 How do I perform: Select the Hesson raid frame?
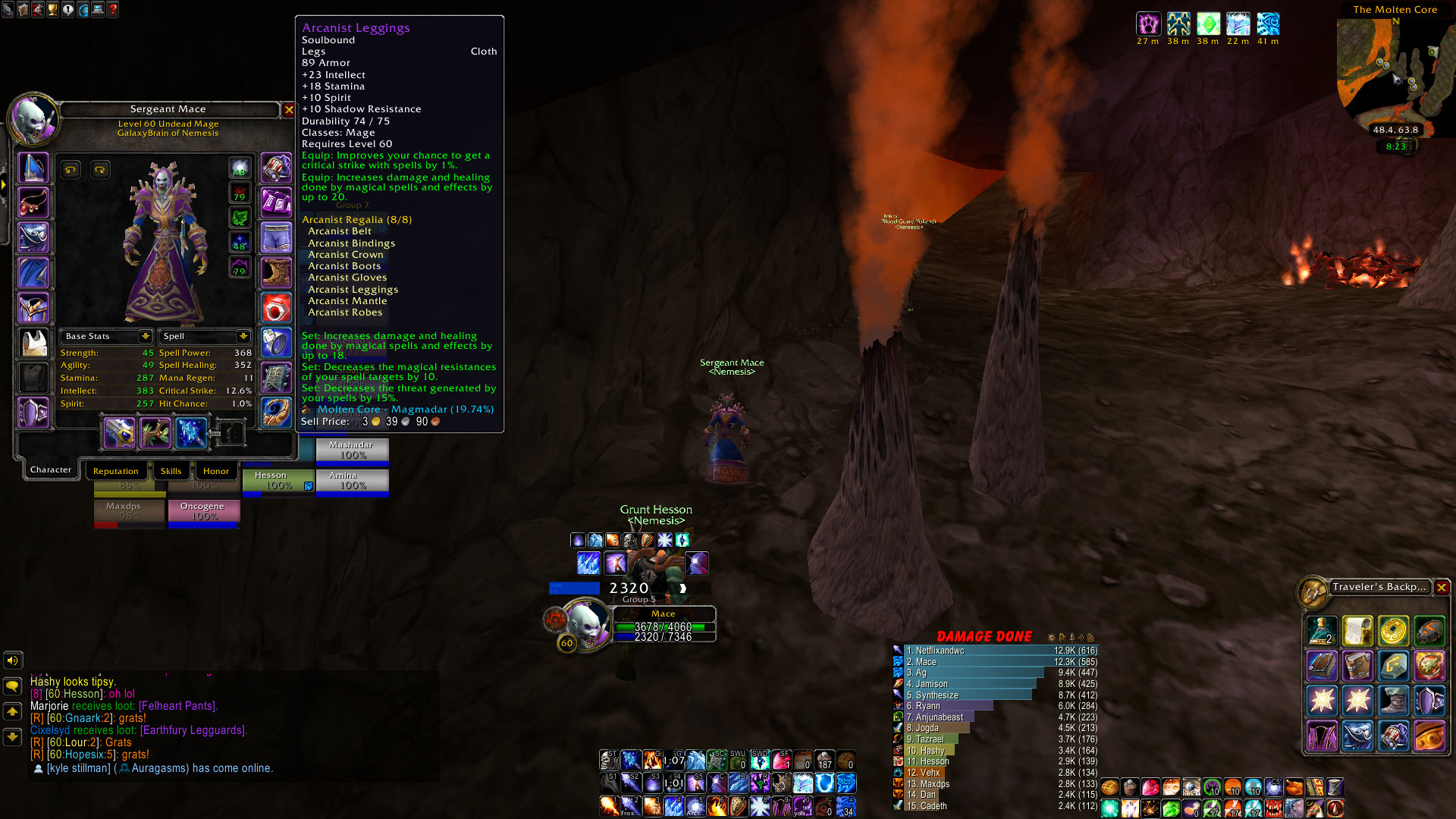click(278, 481)
